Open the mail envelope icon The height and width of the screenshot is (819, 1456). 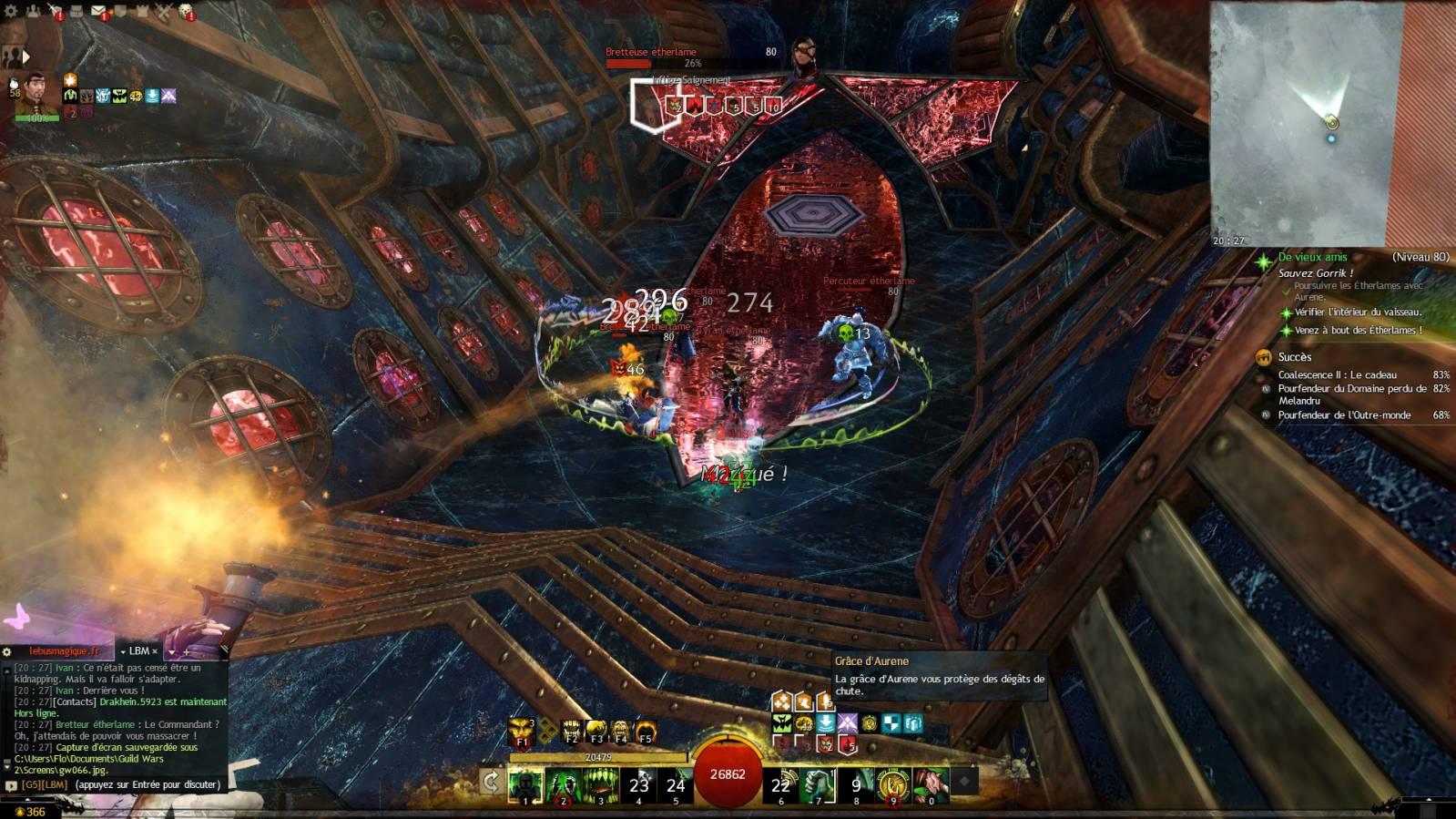tap(97, 12)
